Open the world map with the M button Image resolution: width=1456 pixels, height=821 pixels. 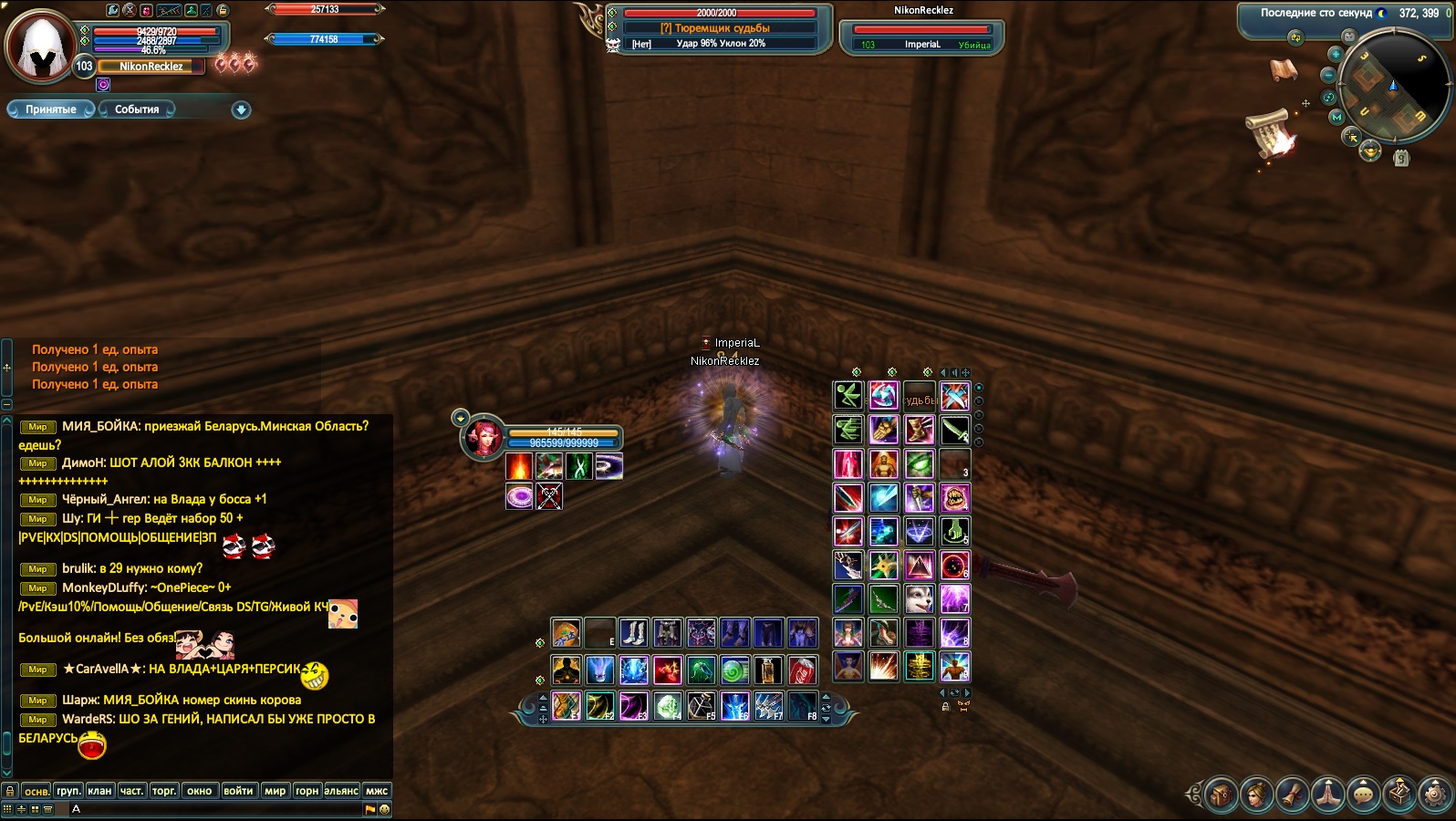(x=1336, y=118)
